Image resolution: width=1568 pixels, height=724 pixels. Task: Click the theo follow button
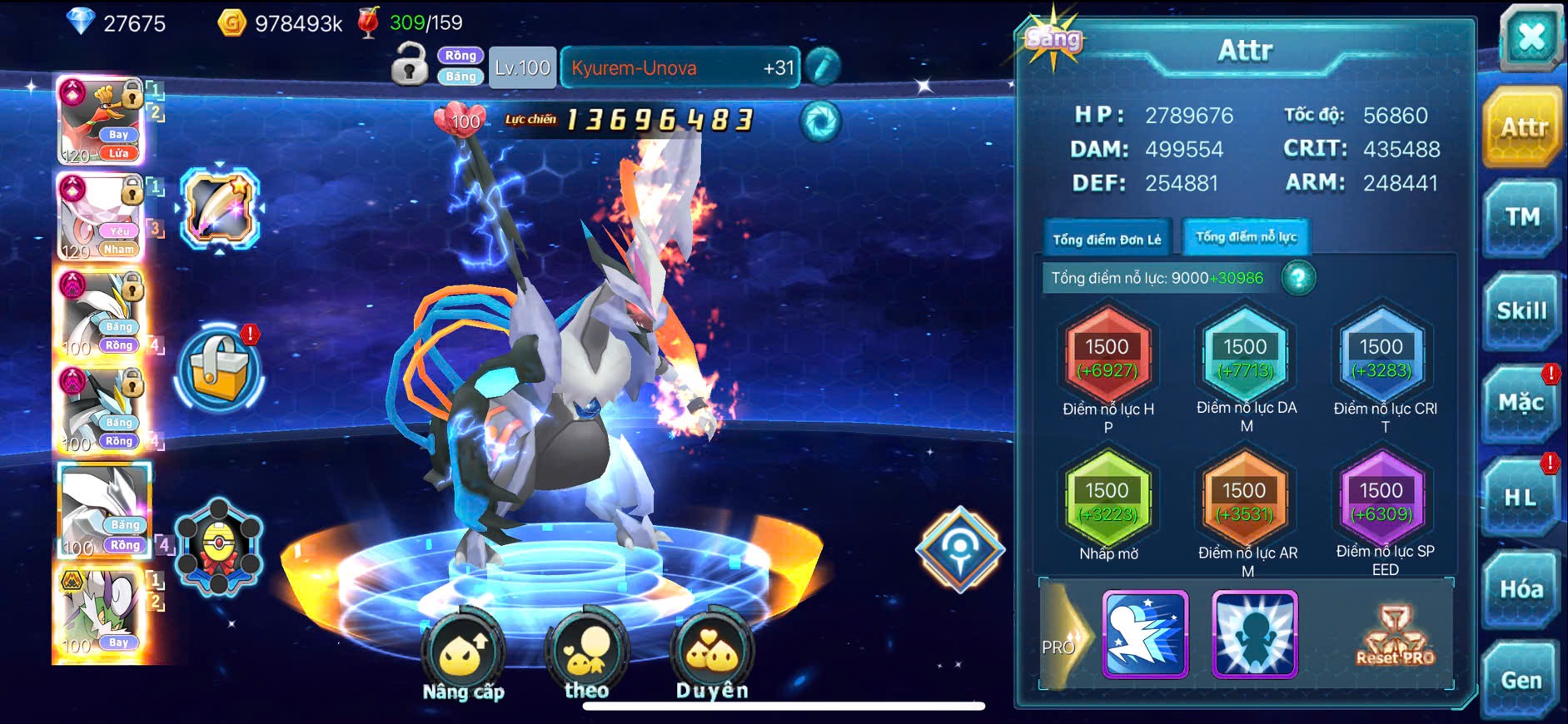coord(586,657)
